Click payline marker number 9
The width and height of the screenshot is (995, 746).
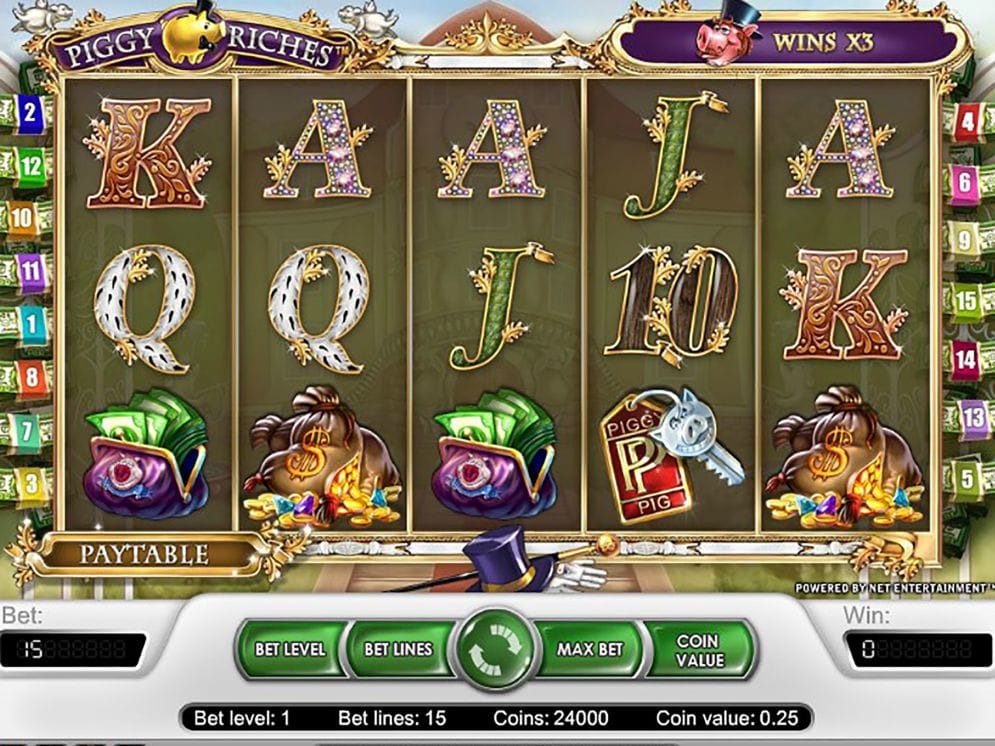(x=966, y=240)
